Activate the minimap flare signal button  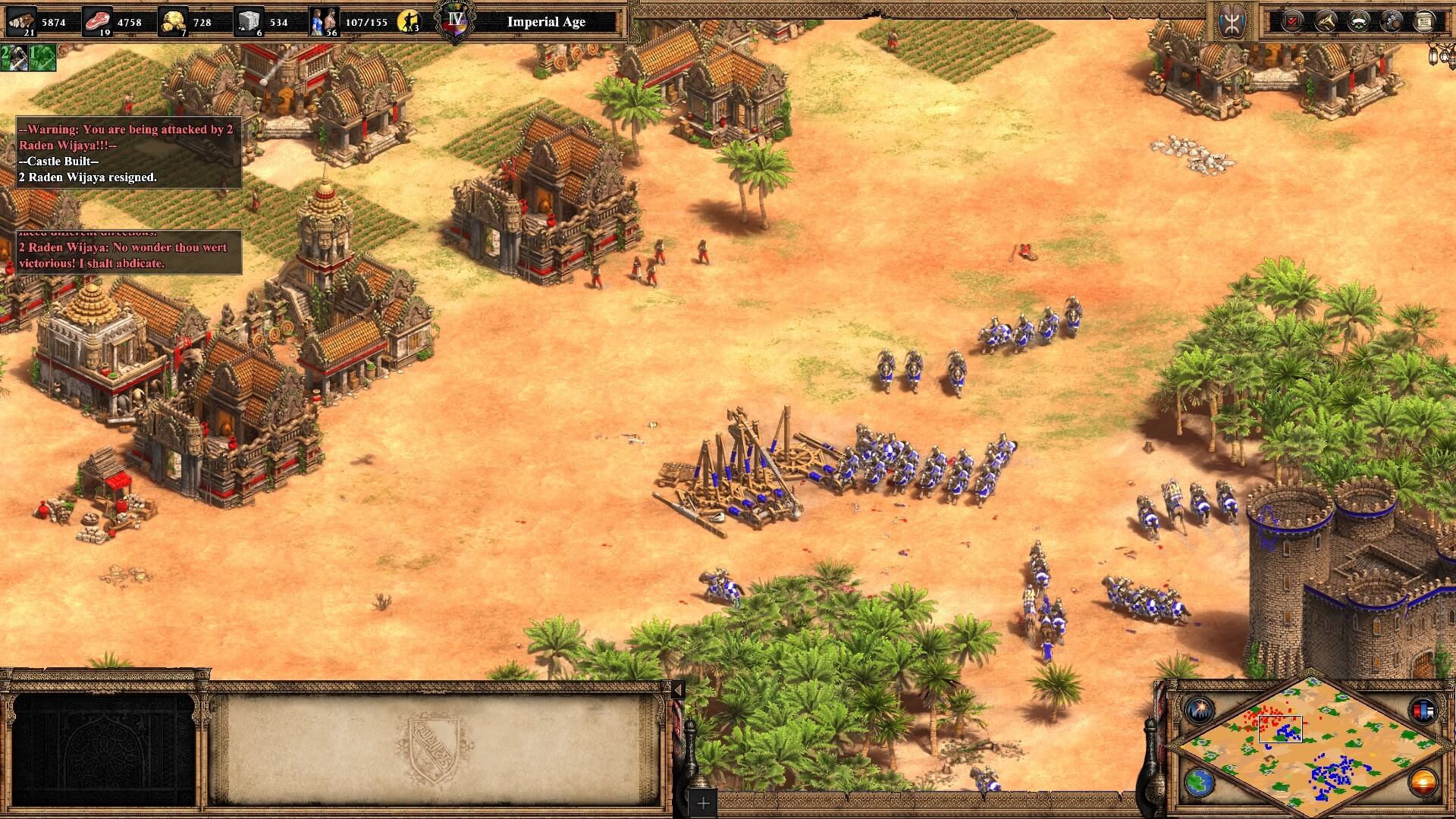[x=1200, y=710]
